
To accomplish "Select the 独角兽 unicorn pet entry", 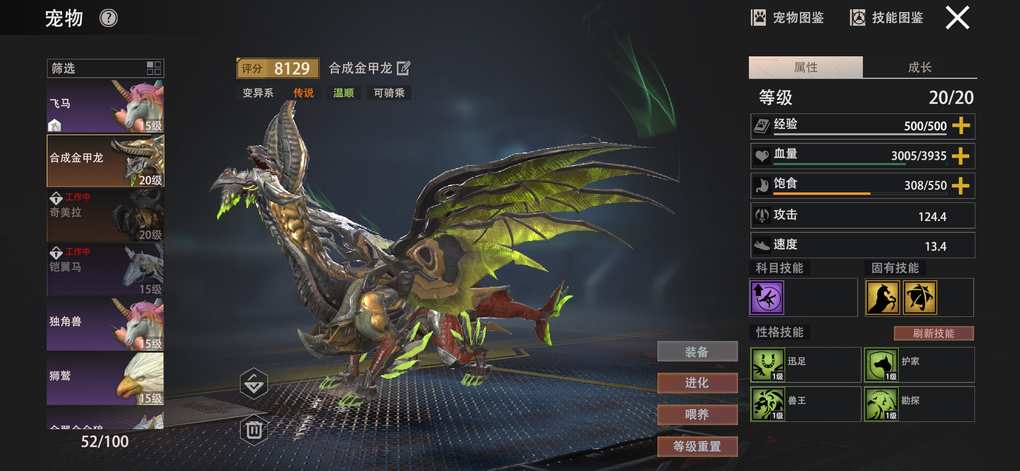I will [105, 324].
